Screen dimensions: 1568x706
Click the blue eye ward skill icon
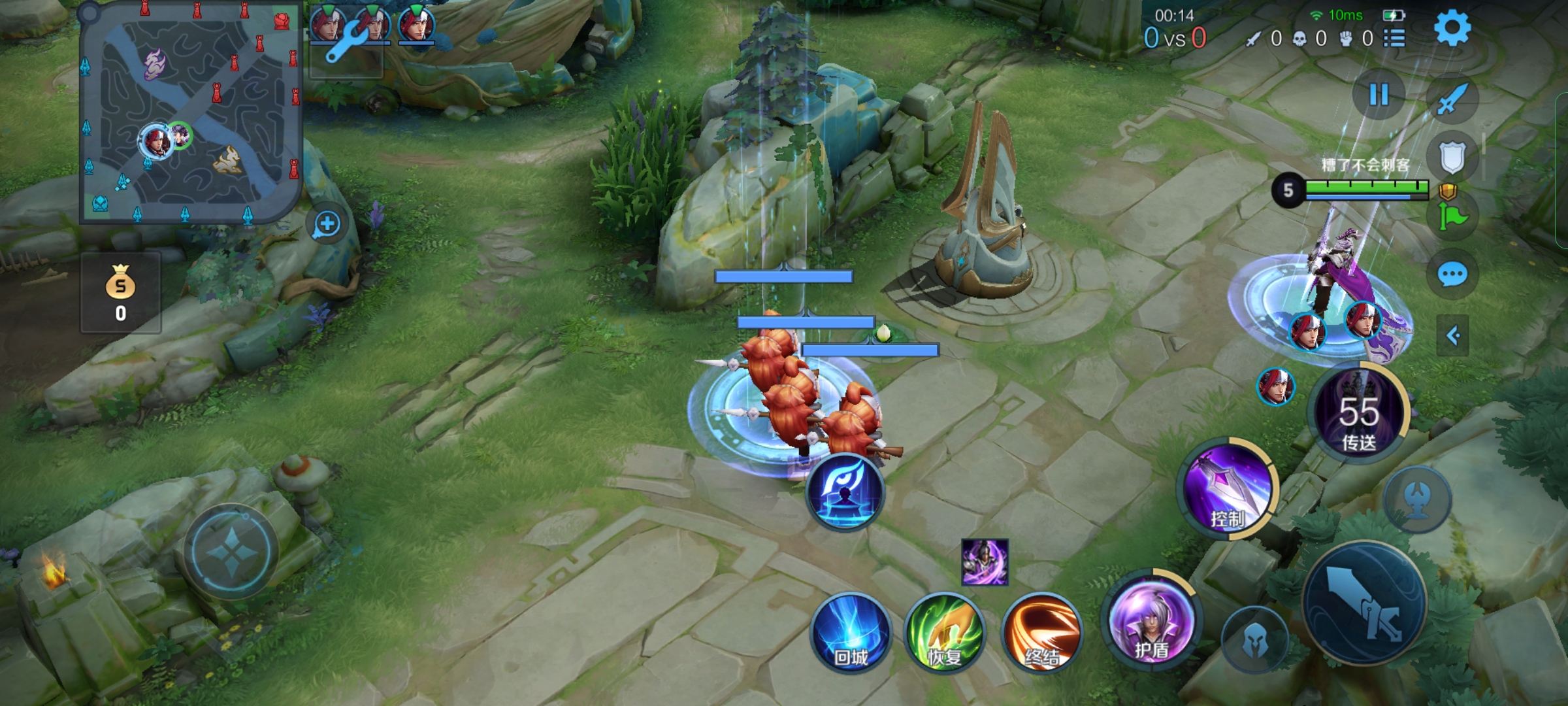845,492
